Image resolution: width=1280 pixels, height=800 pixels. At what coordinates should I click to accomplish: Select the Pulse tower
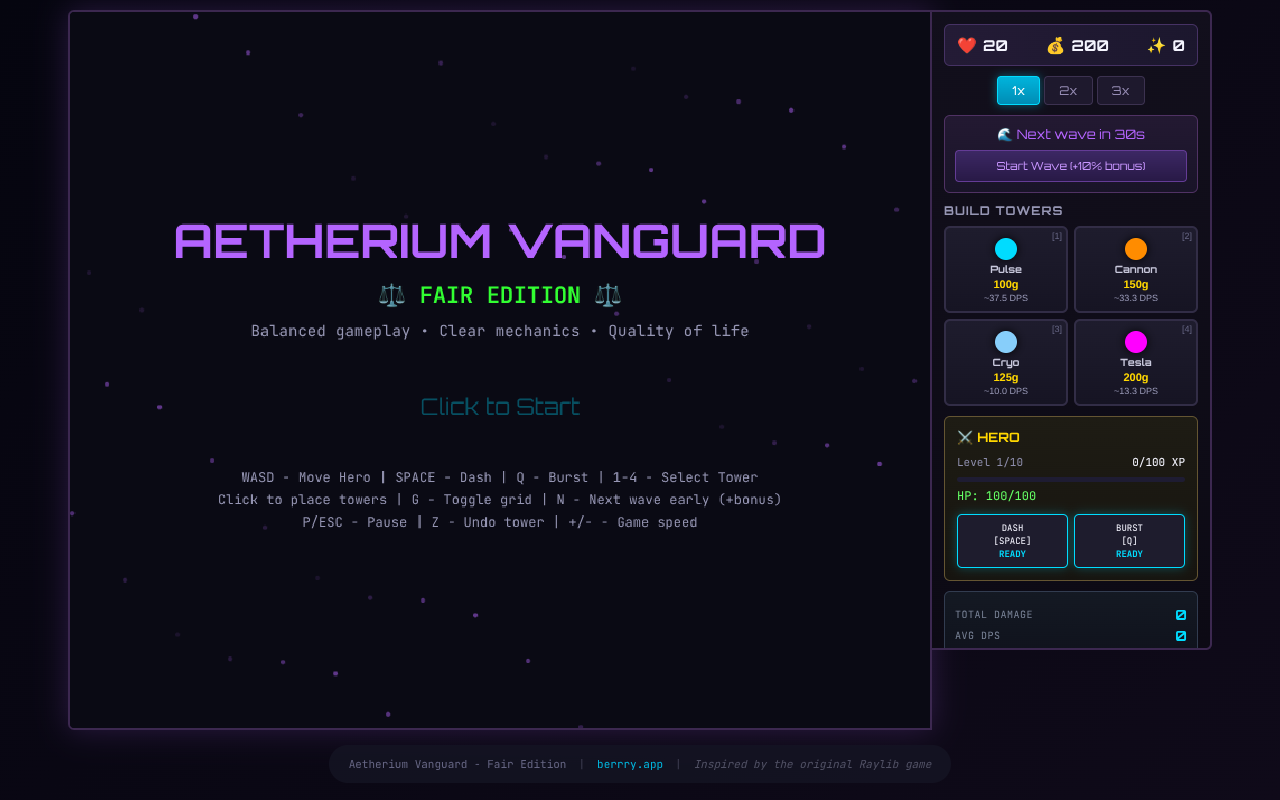click(x=1005, y=269)
